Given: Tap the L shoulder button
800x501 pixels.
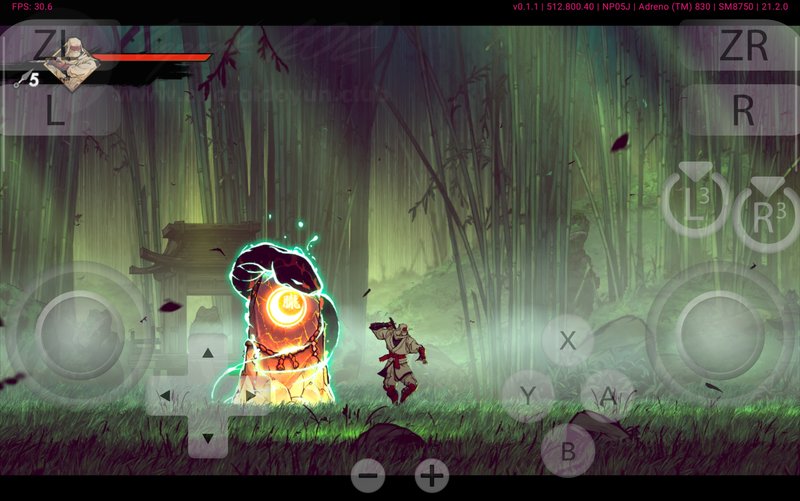Looking at the screenshot, I should pos(56,110).
